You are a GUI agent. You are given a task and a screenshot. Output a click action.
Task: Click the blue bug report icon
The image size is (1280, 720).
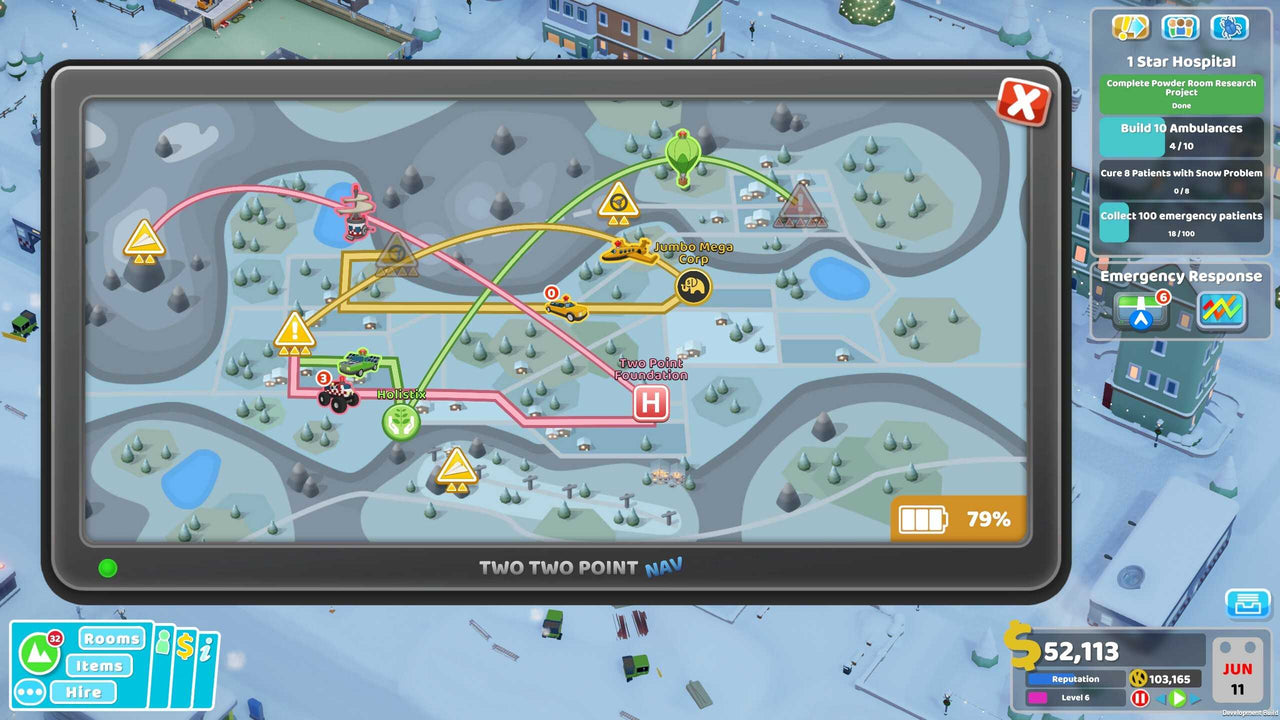pyautogui.click(x=1231, y=27)
